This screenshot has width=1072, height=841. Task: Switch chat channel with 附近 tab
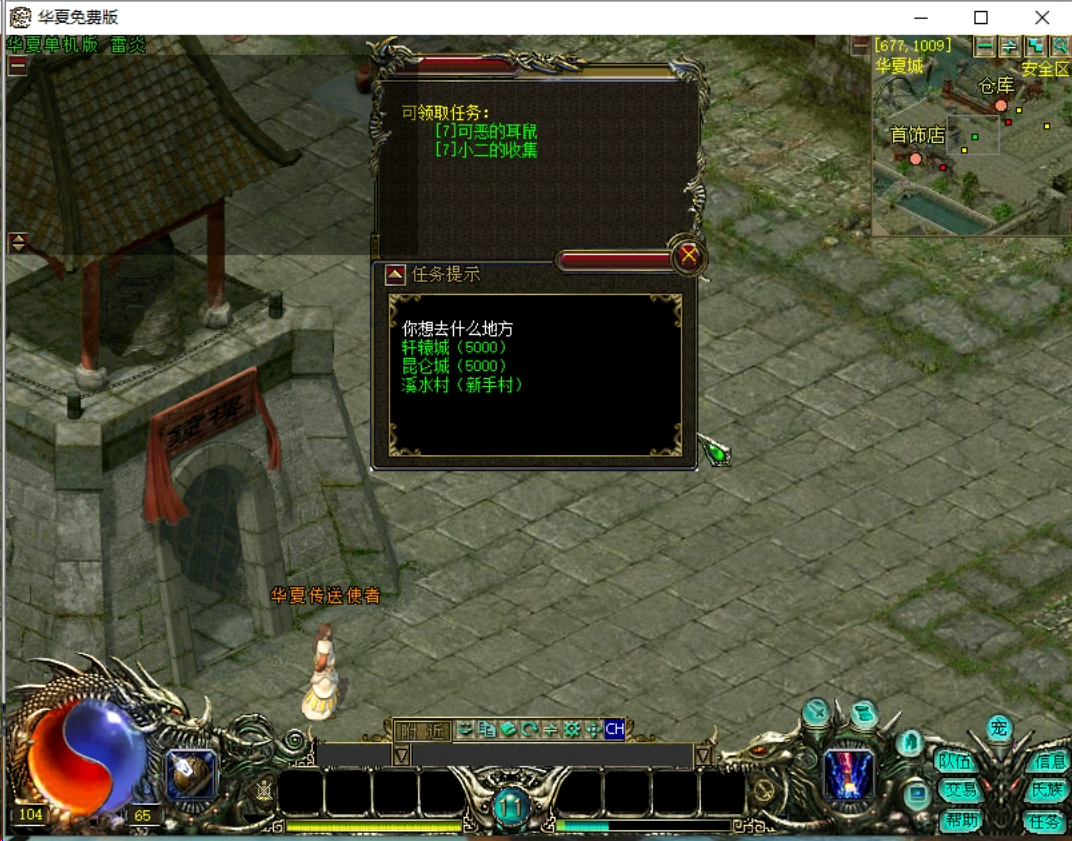coord(422,730)
